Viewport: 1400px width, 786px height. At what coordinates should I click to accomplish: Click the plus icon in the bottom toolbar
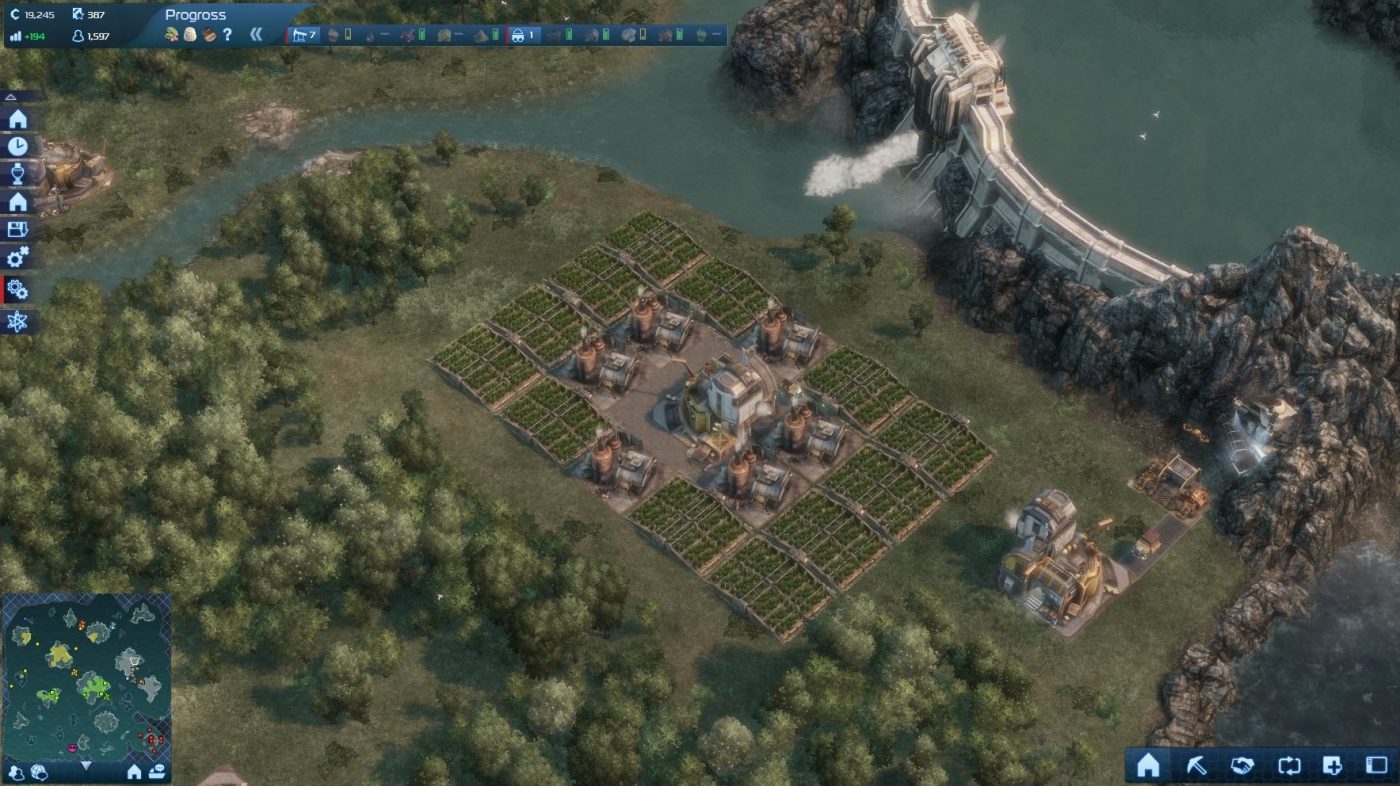pos(1332,764)
